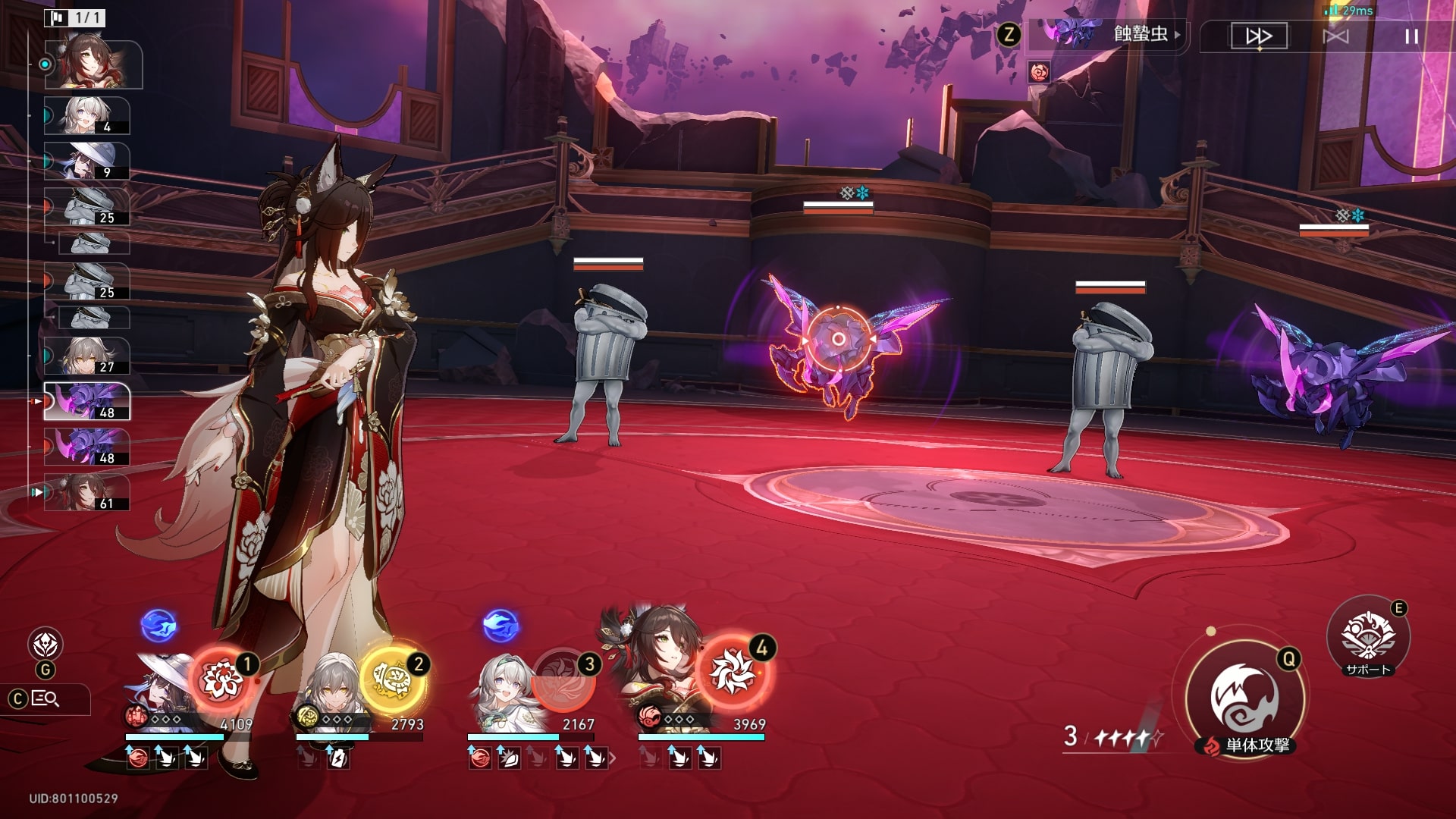This screenshot has width=1456, height=819.
Task: Target the highlighted purple insect enemy
Action: pyautogui.click(x=839, y=339)
